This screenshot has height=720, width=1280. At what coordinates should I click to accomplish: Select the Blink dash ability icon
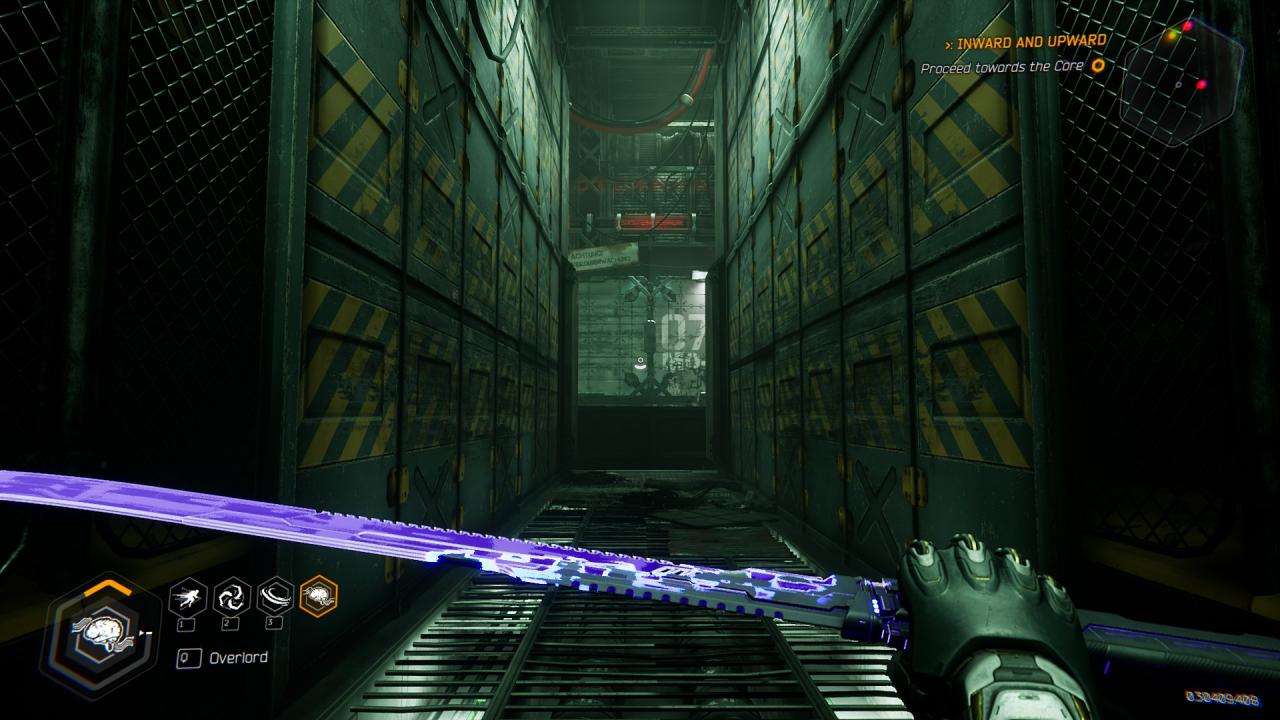pos(188,597)
